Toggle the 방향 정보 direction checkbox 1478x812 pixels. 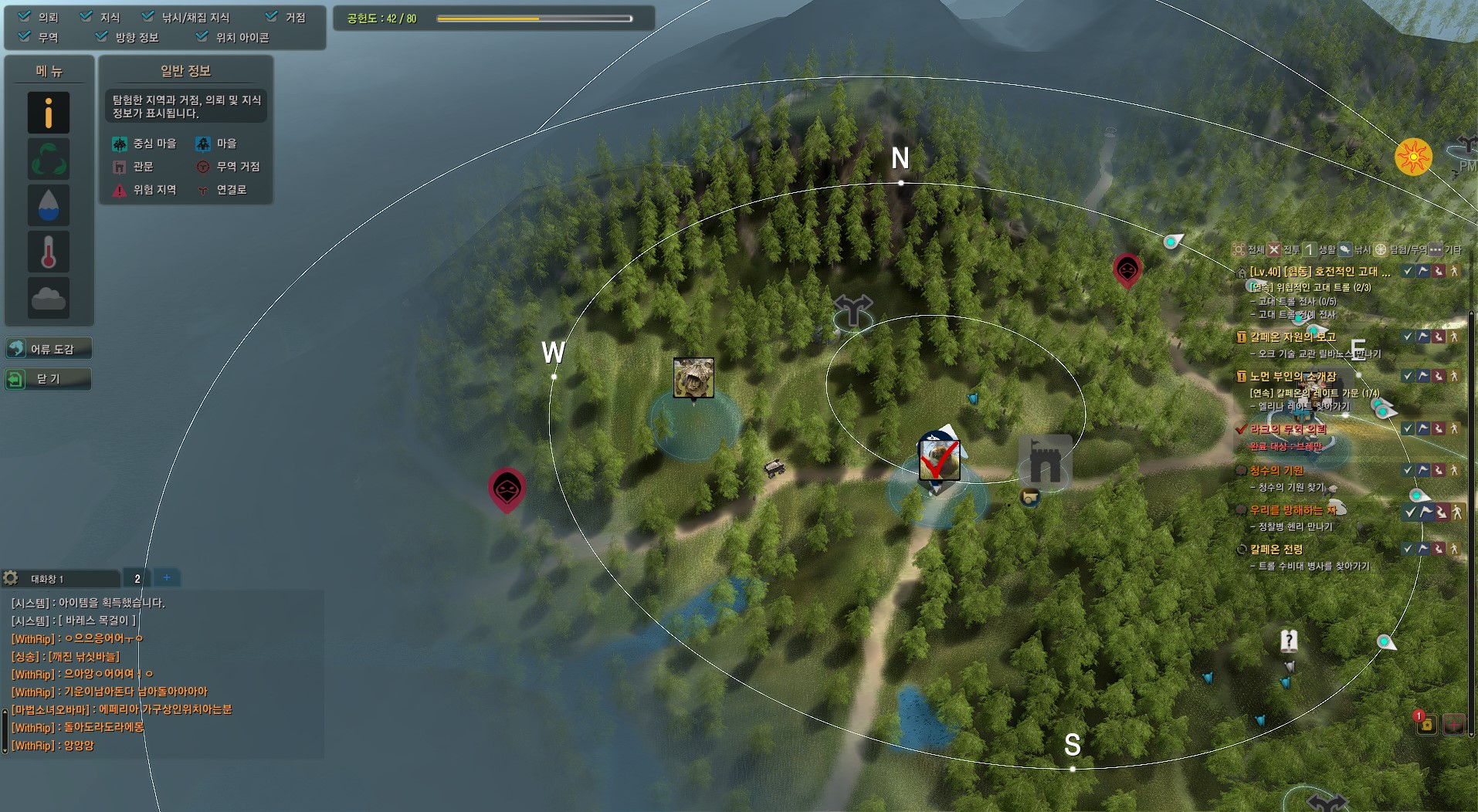[102, 36]
